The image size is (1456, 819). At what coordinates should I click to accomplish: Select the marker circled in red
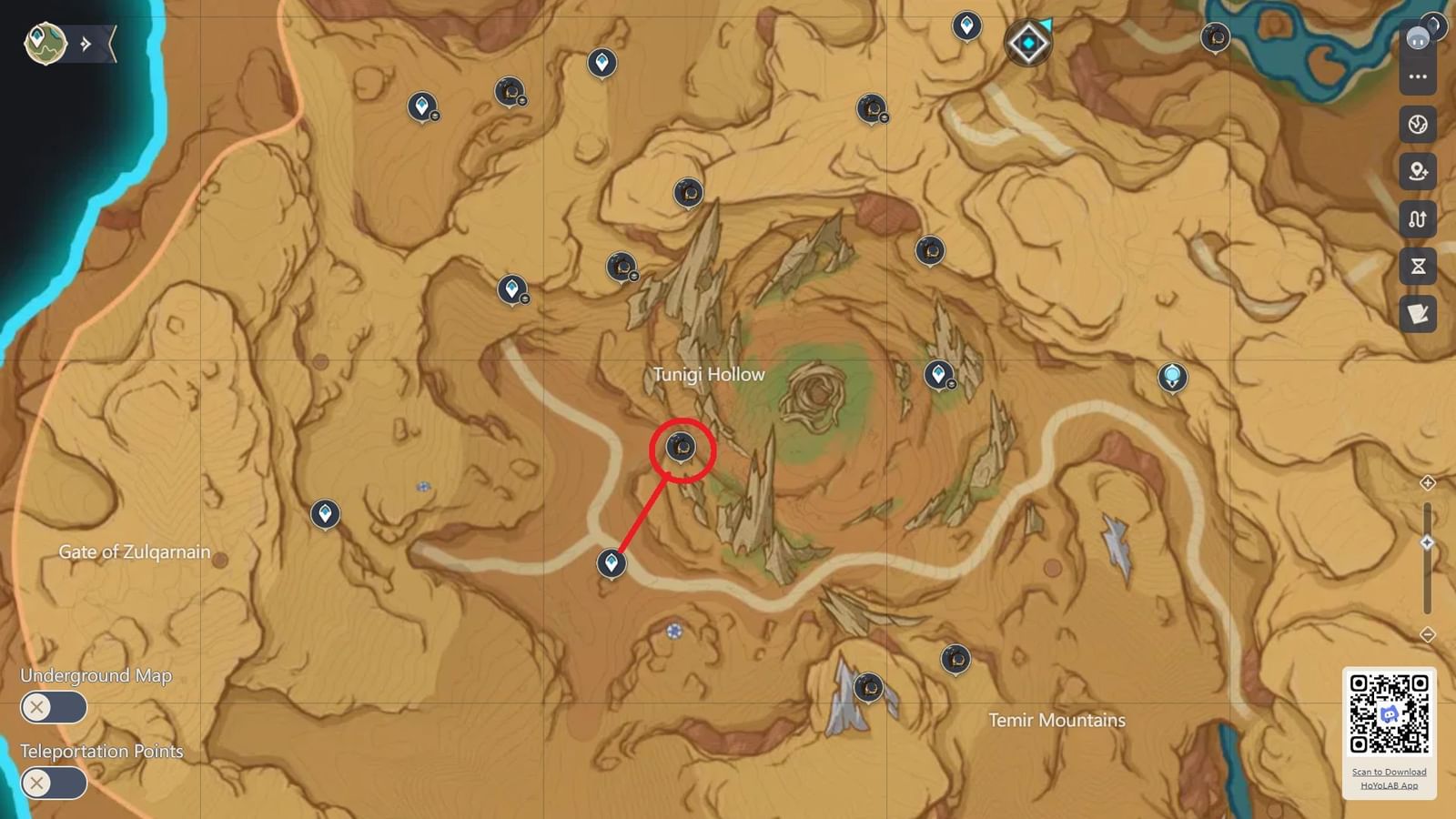click(681, 447)
